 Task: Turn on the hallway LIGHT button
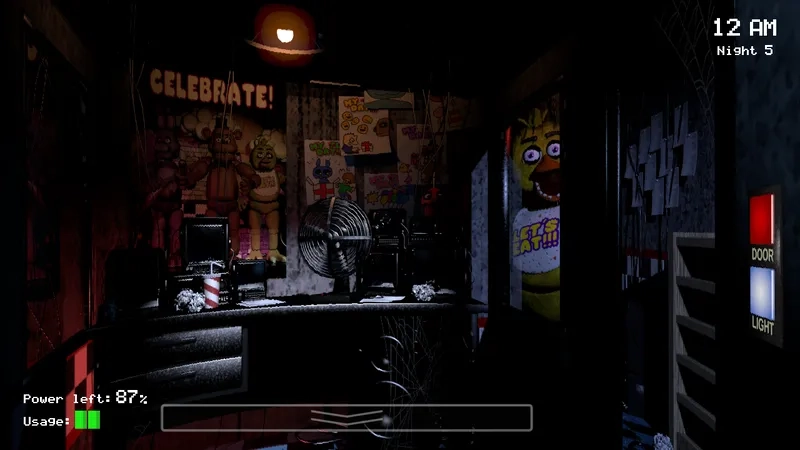762,291
